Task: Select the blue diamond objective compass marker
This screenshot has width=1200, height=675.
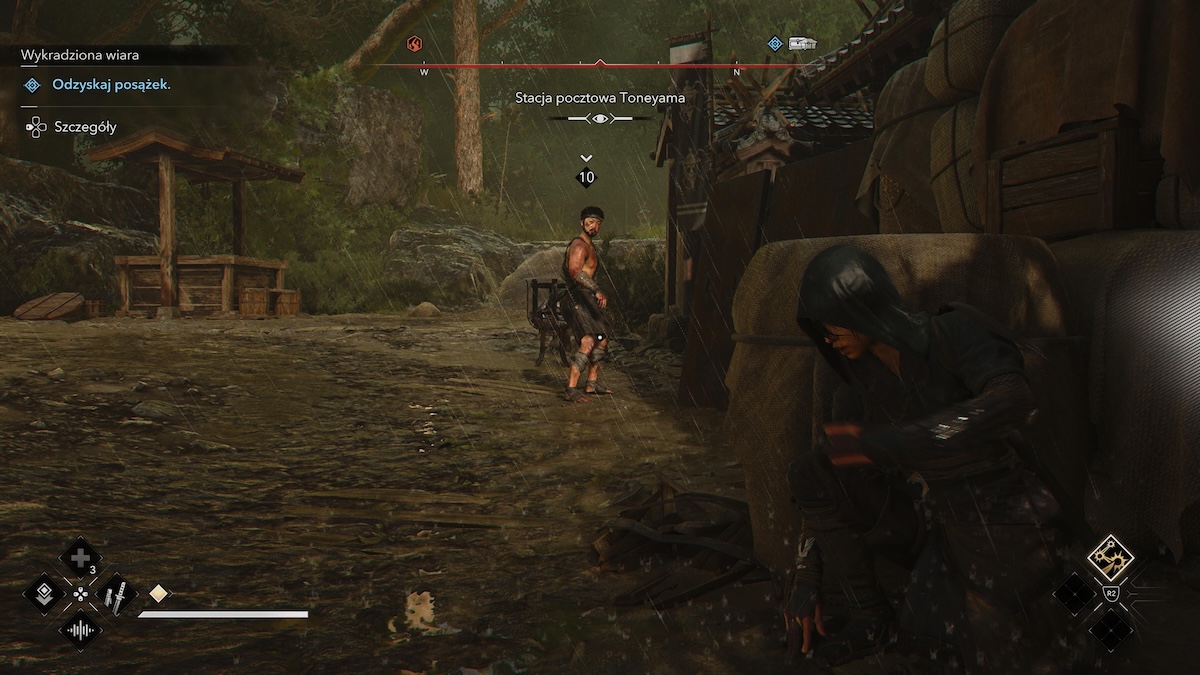Action: (x=774, y=44)
